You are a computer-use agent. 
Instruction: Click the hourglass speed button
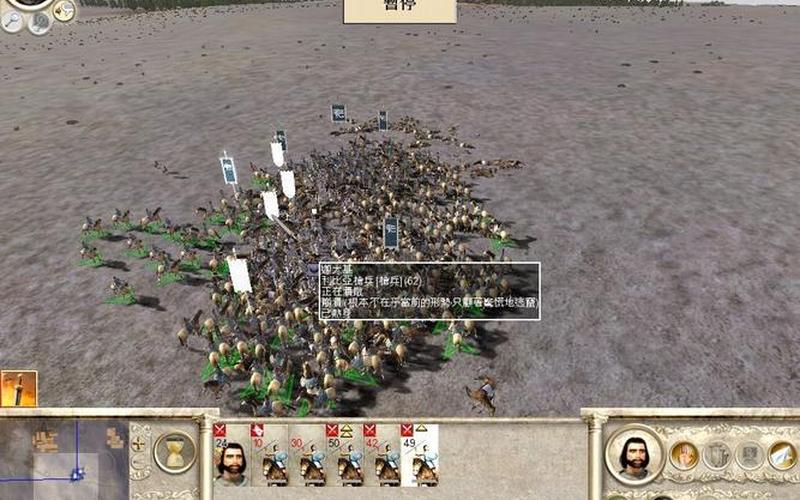[x=175, y=451]
